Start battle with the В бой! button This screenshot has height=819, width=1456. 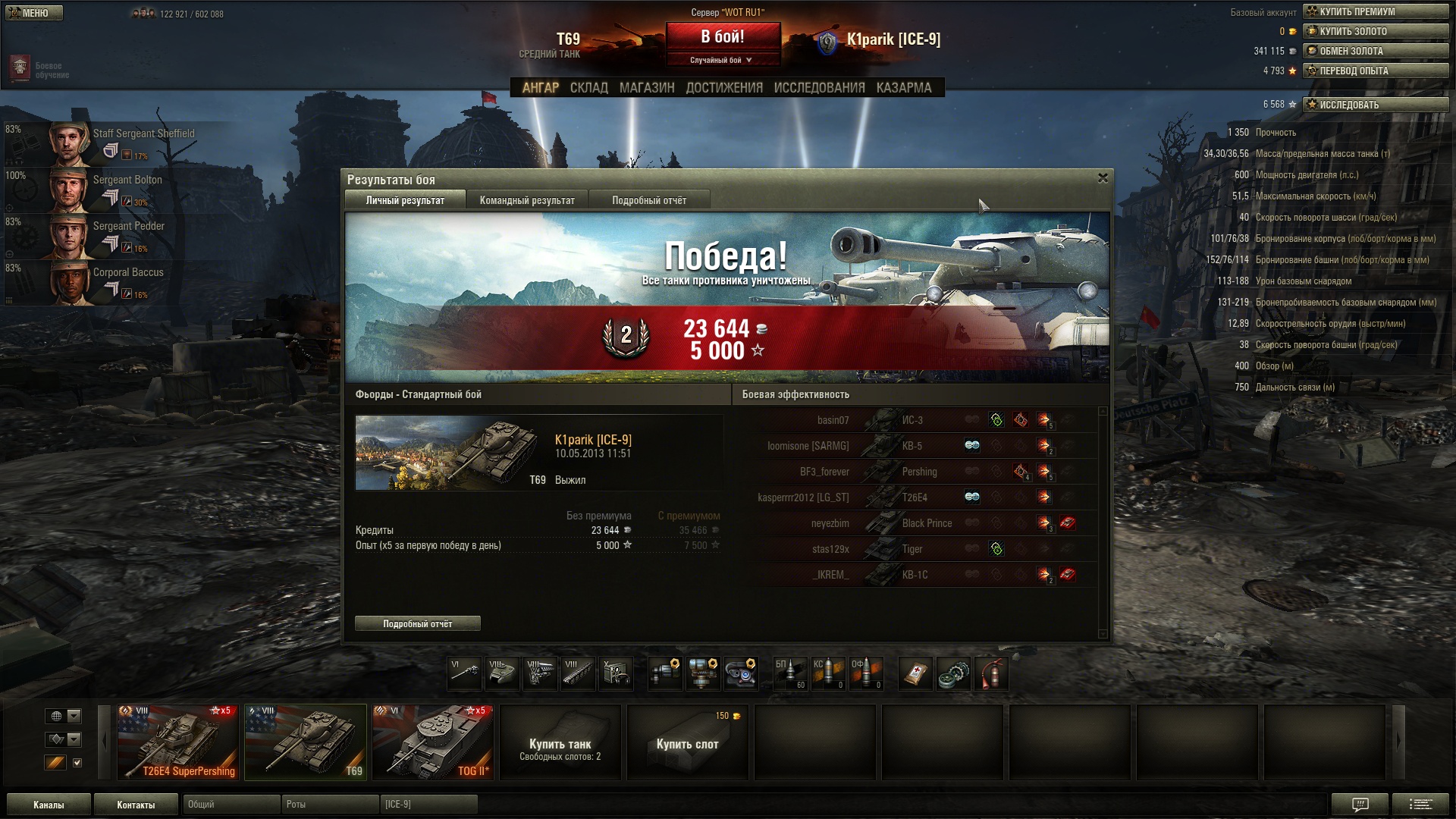point(723,36)
